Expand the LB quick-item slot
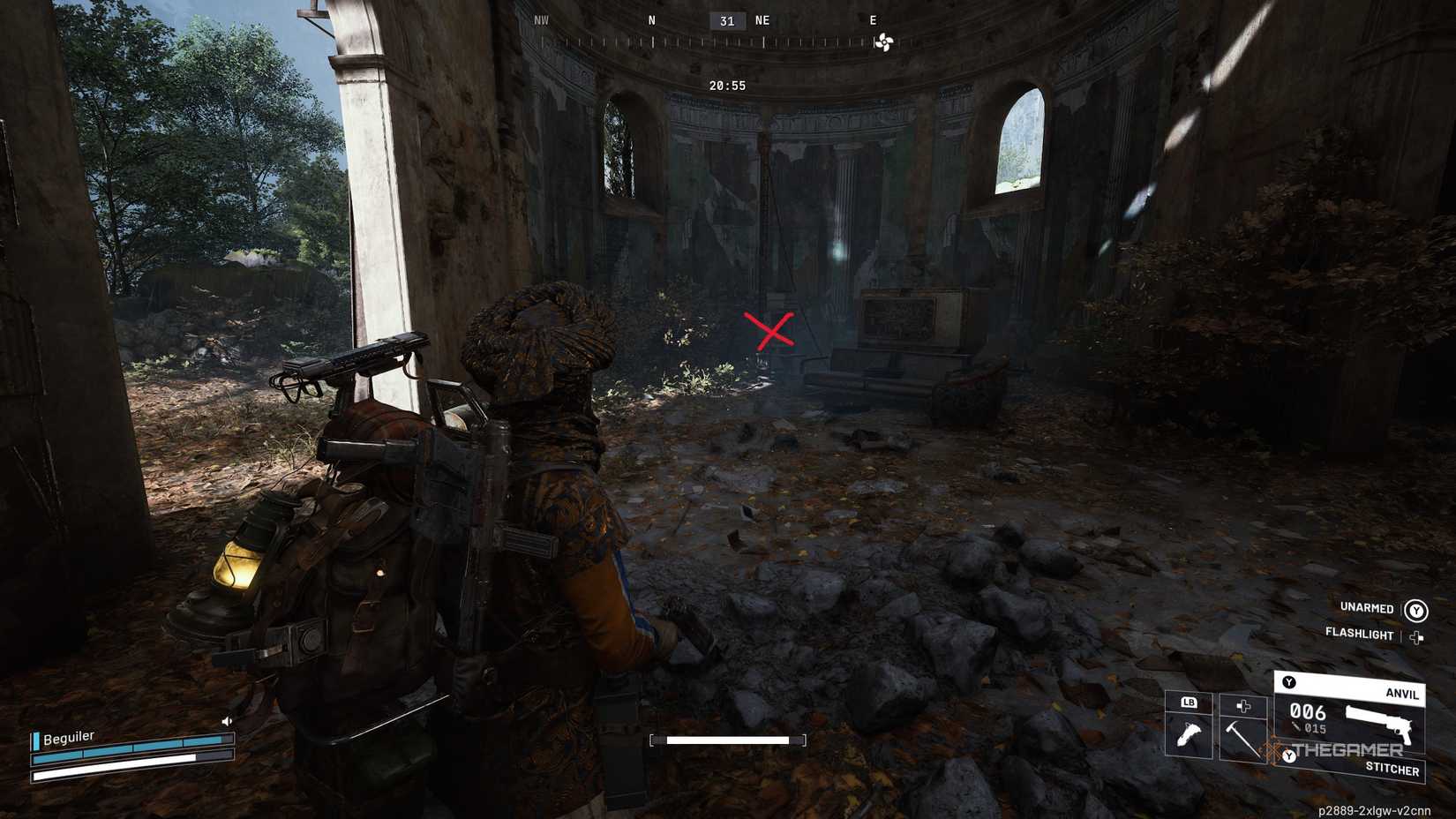This screenshot has width=1456, height=819. coord(1190,703)
